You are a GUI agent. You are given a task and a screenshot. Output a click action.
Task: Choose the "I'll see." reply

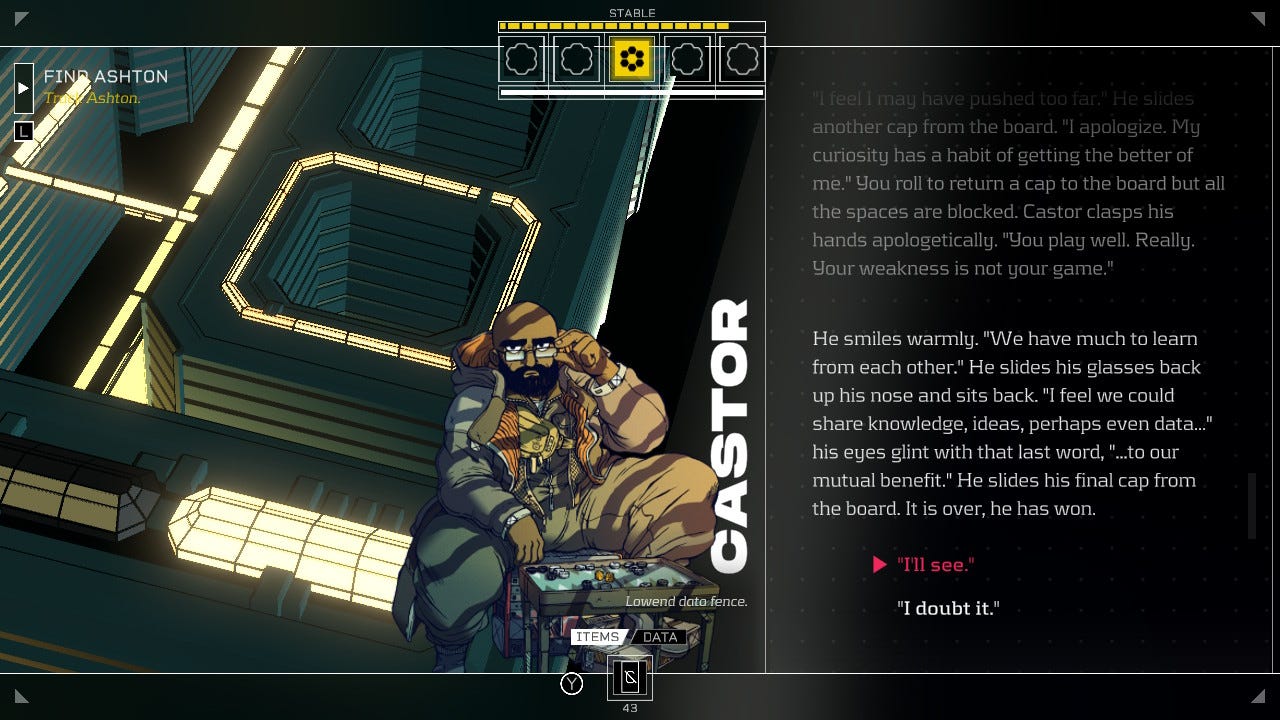pos(935,565)
